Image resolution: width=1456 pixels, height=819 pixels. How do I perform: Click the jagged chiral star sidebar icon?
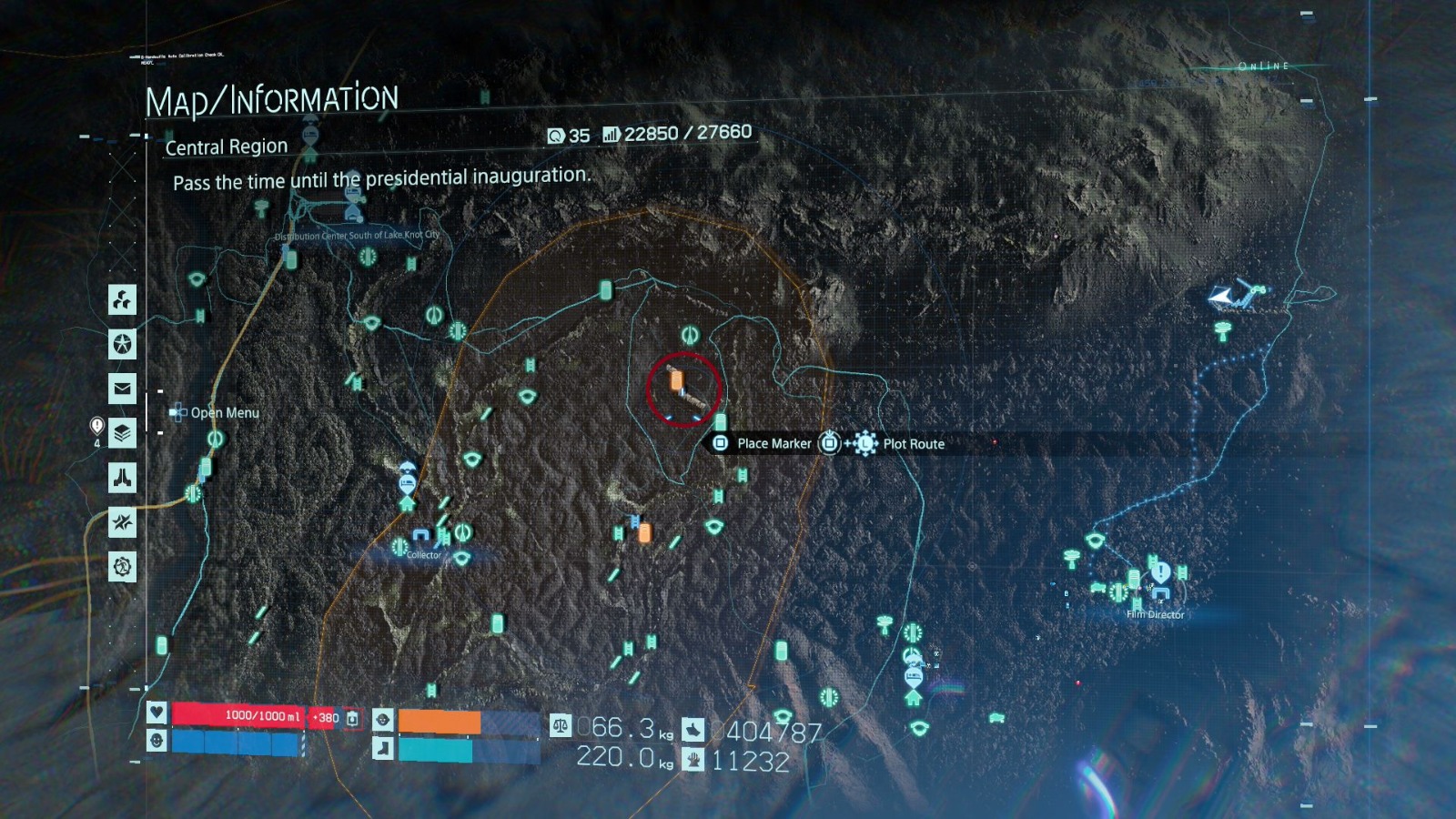click(x=123, y=521)
